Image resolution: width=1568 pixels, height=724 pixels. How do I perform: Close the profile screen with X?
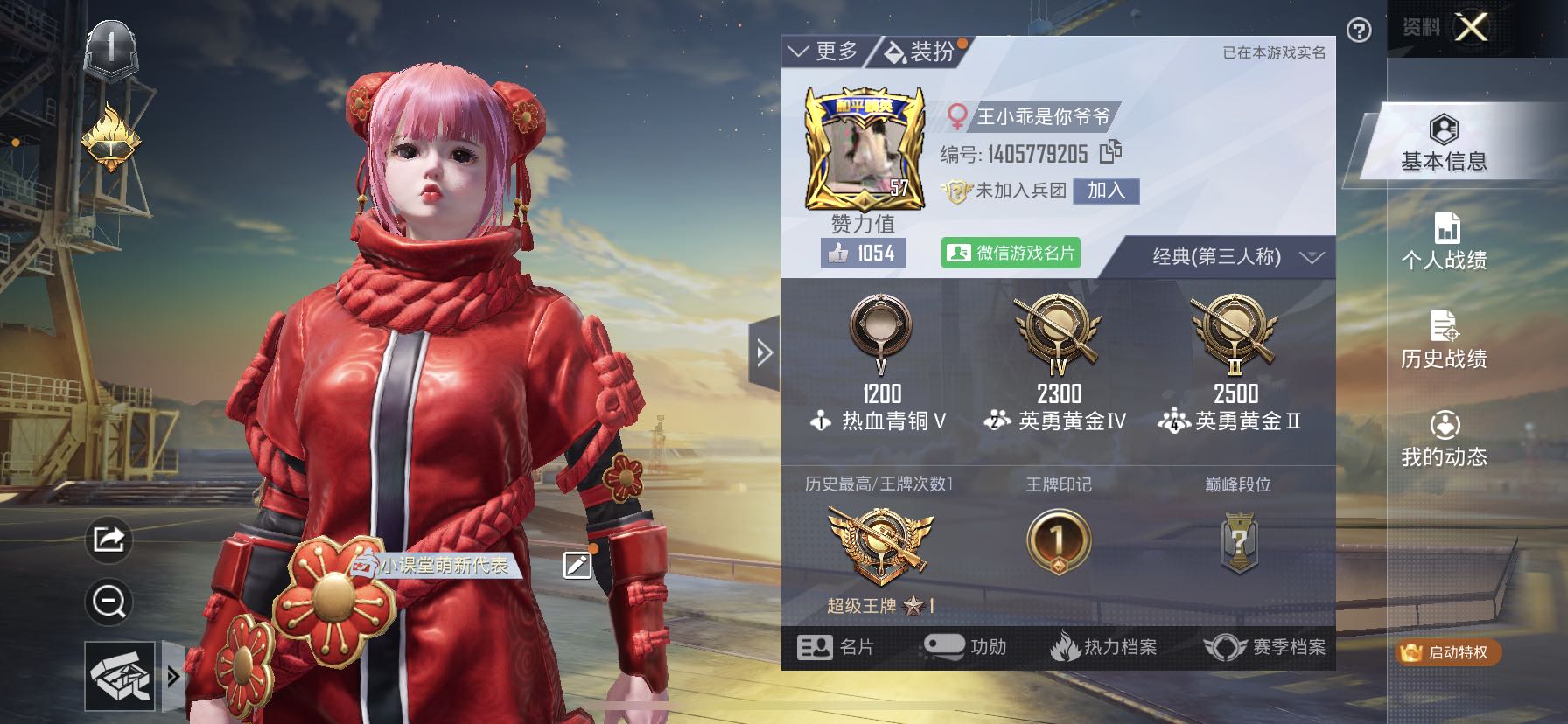(x=1471, y=28)
